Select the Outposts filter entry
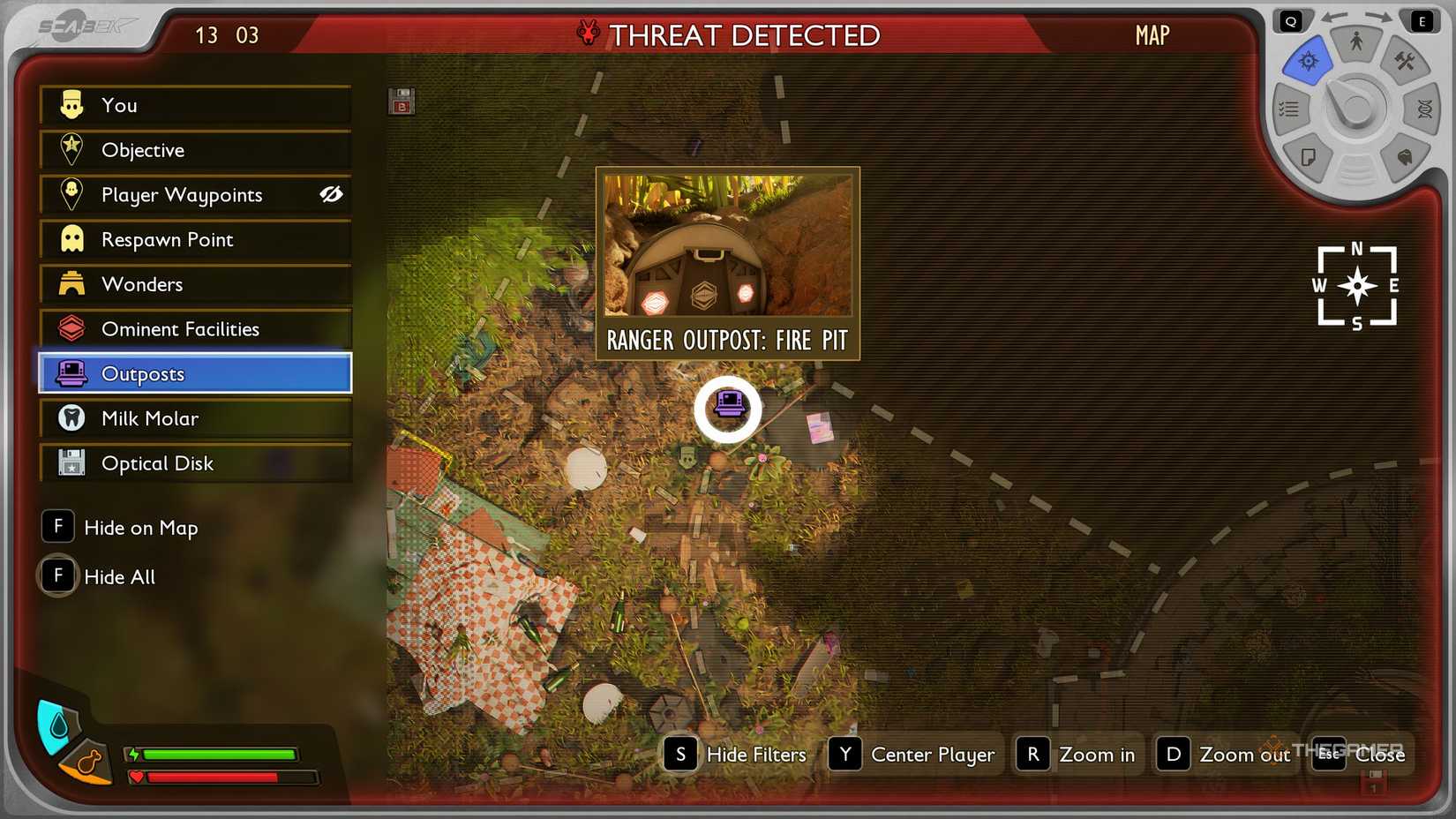Screen dimensions: 1456x819 (194, 373)
